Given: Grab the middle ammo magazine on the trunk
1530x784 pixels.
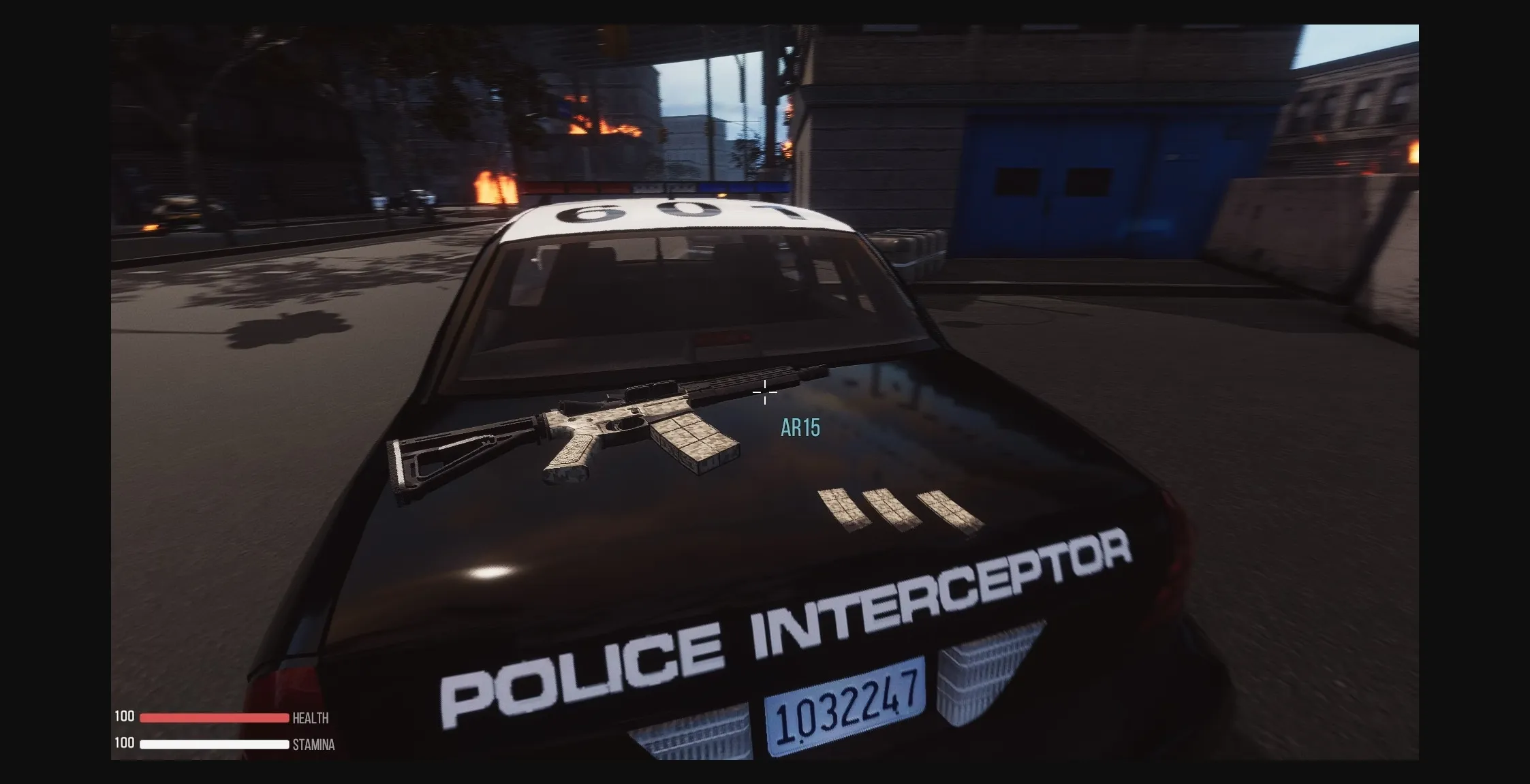Looking at the screenshot, I should tap(892, 507).
